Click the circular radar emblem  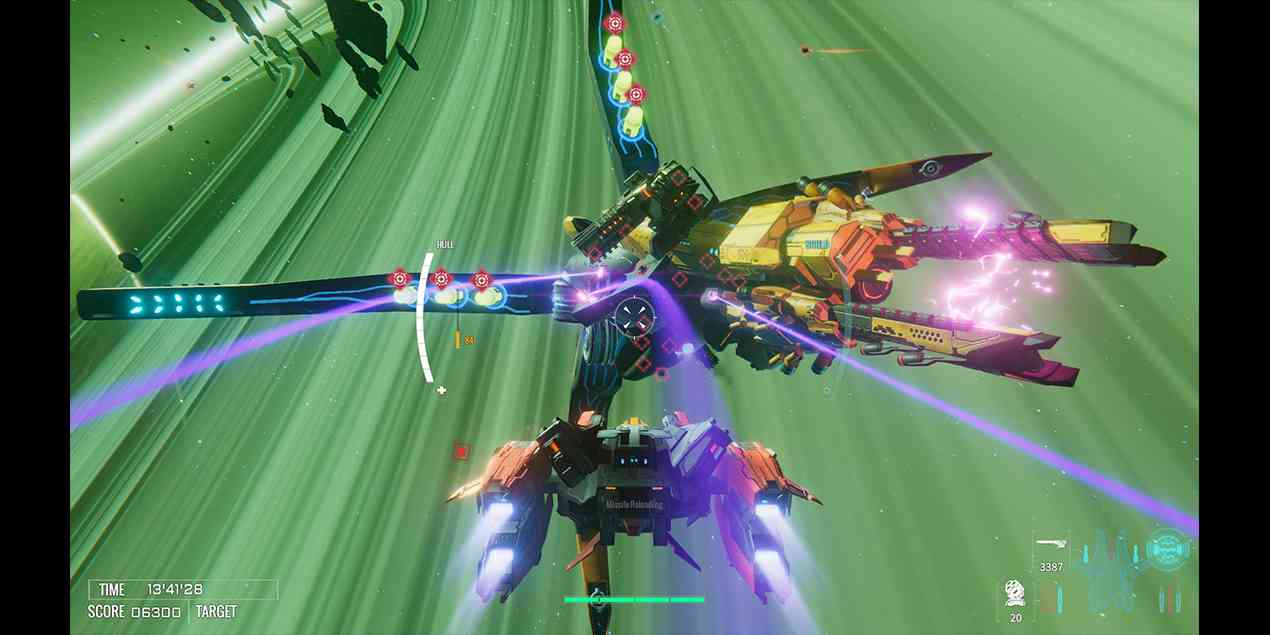1166,549
